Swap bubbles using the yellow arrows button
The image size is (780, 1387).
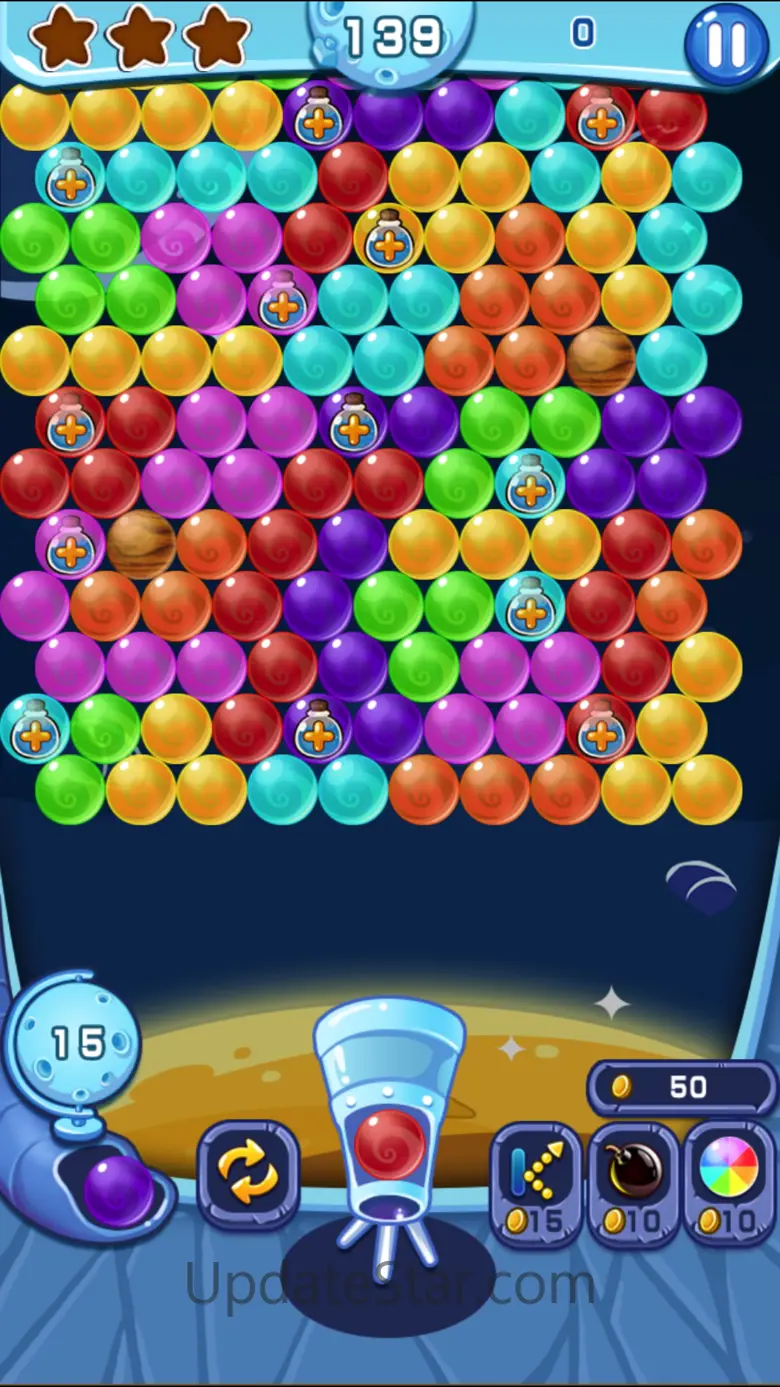coord(248,1174)
